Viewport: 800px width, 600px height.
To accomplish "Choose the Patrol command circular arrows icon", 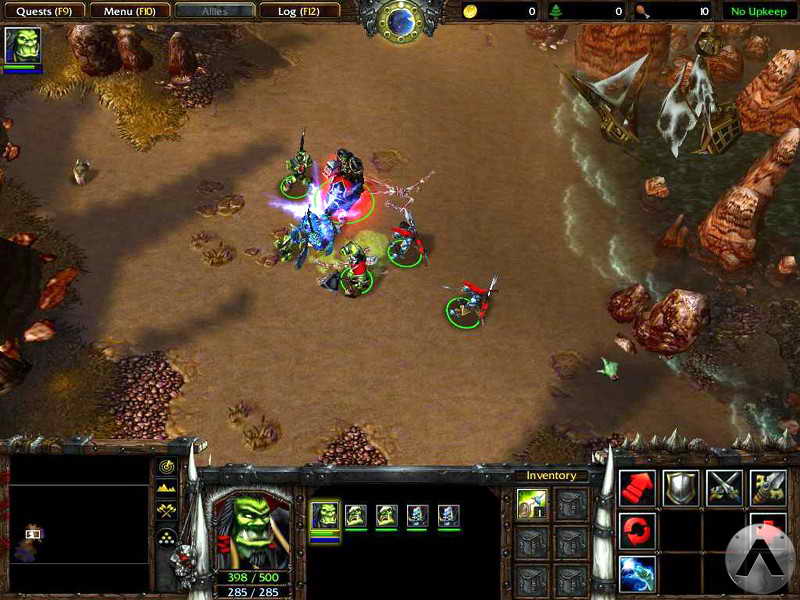I will coord(637,530).
